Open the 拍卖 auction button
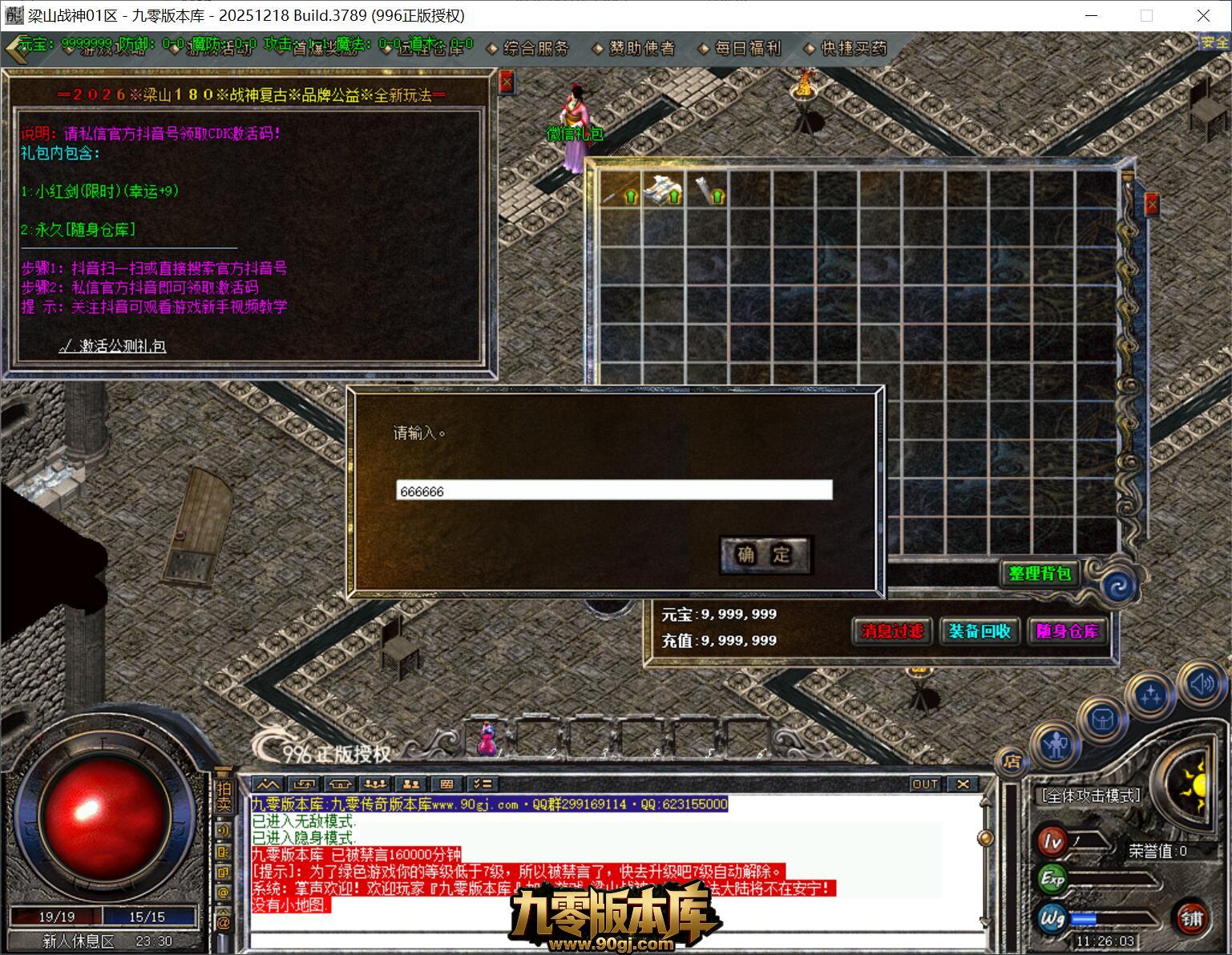 (223, 796)
